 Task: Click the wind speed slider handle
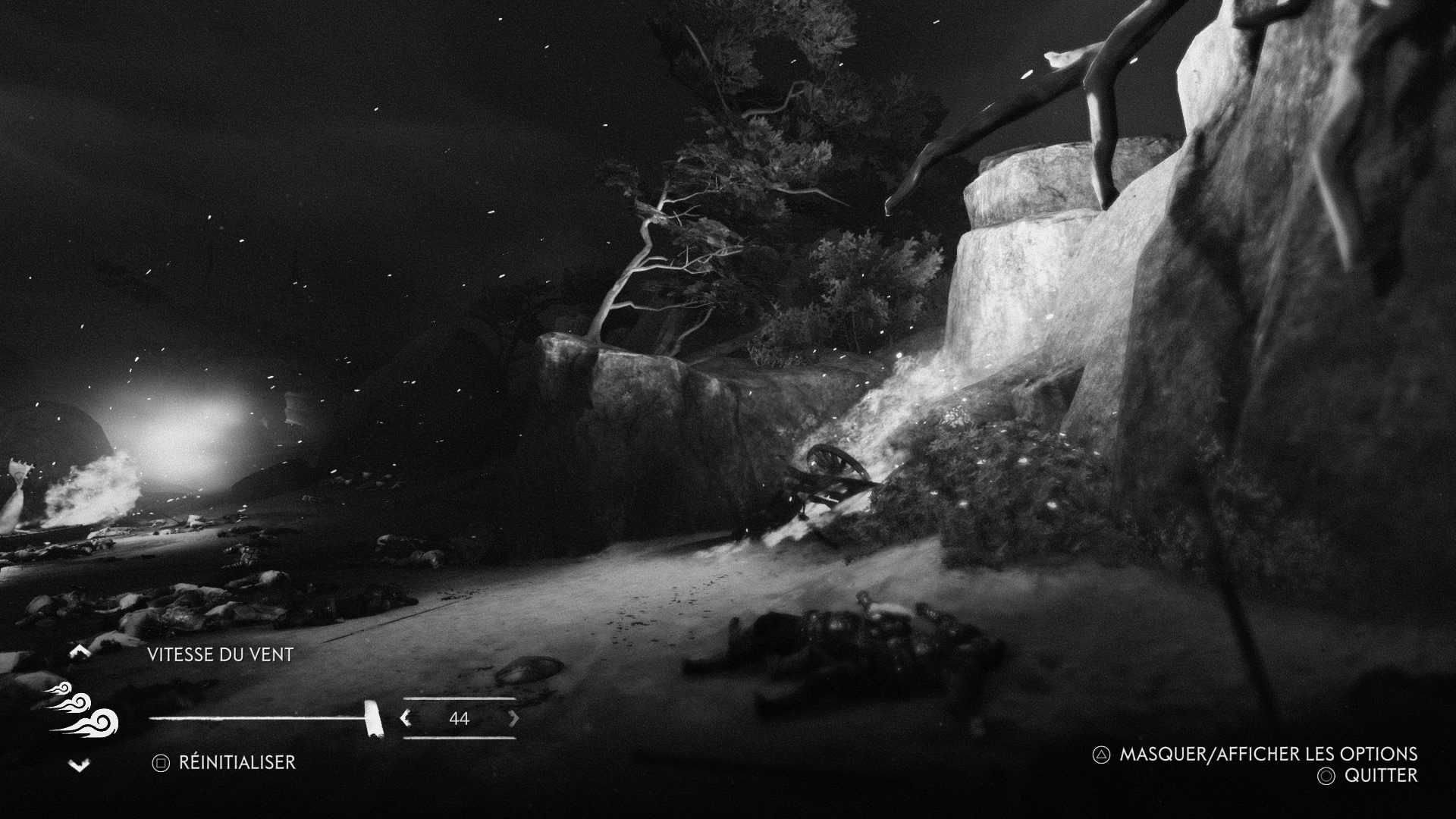coord(373,718)
